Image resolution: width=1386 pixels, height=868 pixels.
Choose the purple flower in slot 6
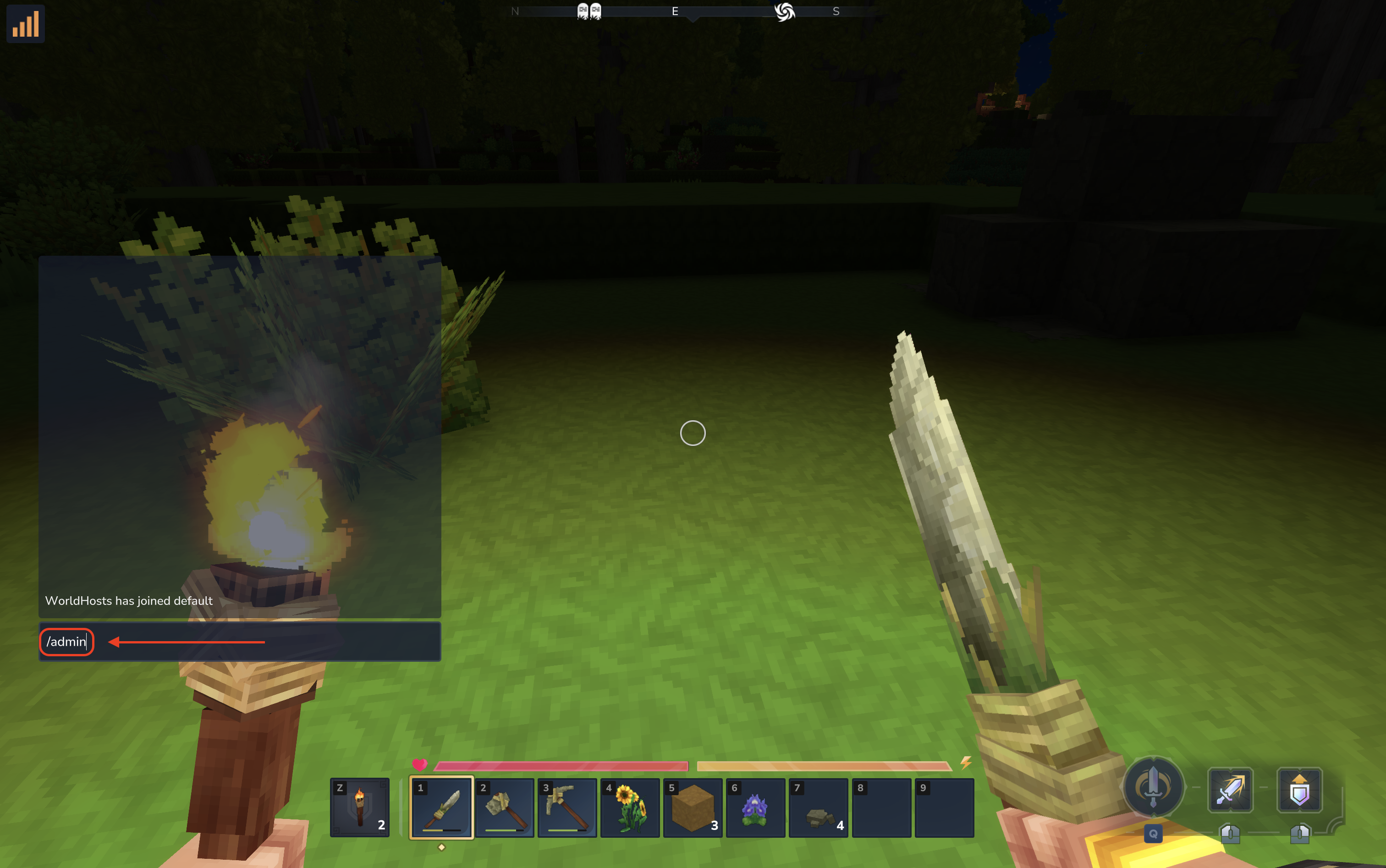point(756,807)
